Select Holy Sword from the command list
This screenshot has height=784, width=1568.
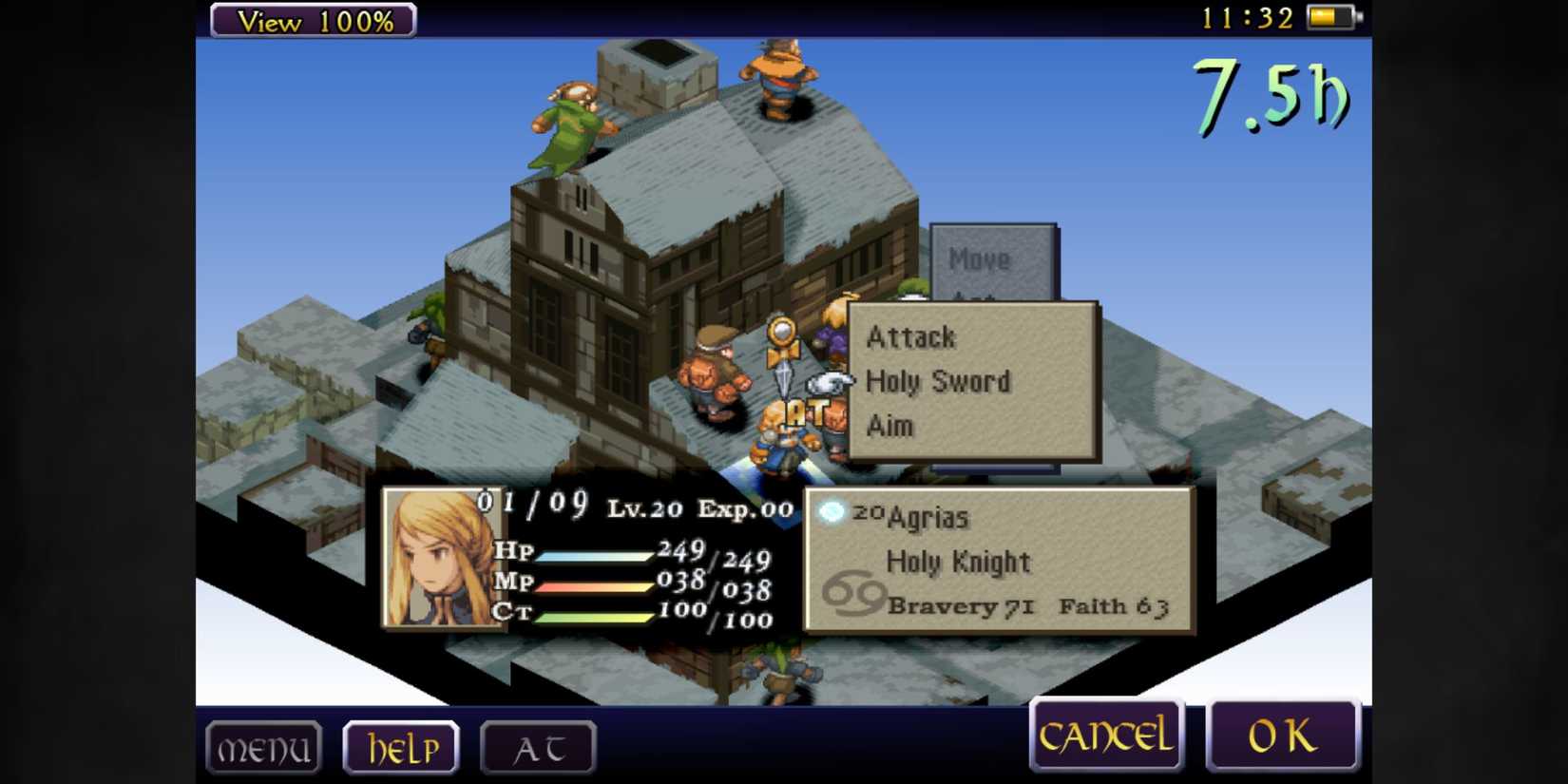938,381
